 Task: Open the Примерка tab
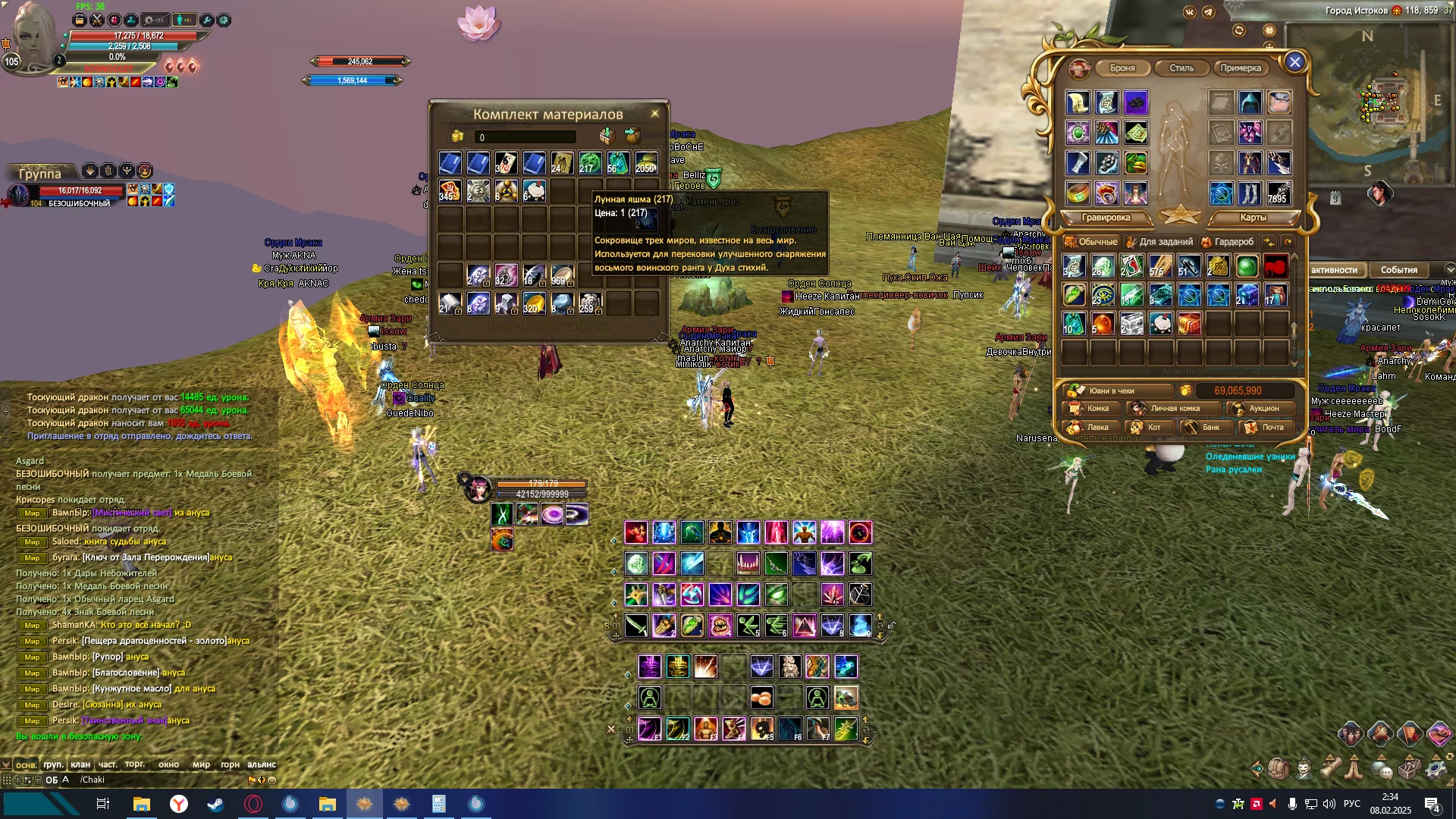(1241, 68)
